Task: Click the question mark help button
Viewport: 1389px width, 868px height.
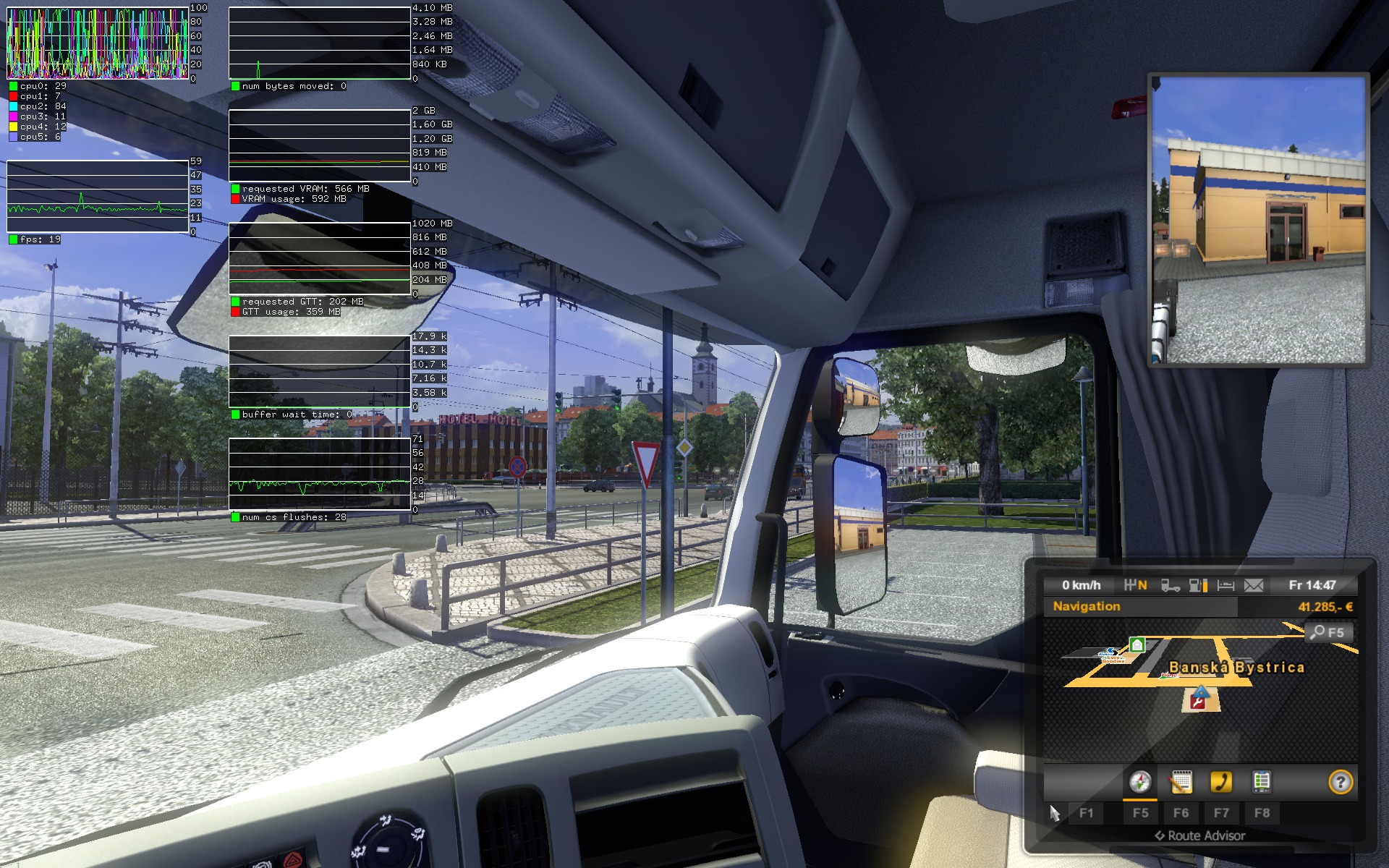Action: coord(1341,782)
